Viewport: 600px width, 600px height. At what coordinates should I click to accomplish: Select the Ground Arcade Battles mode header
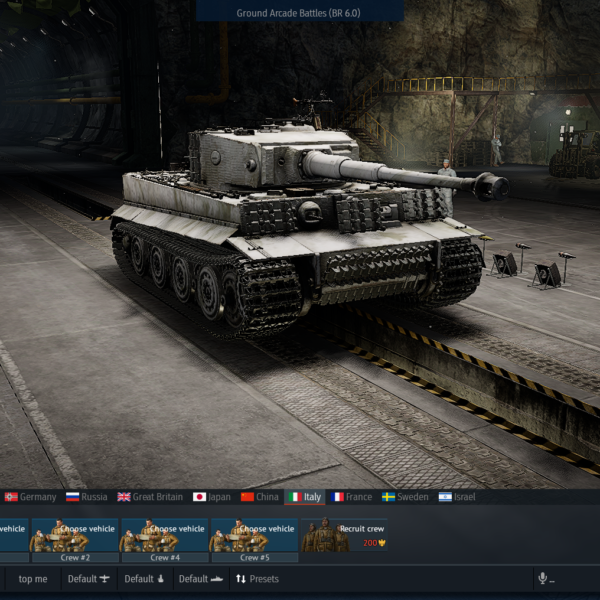pos(300,13)
